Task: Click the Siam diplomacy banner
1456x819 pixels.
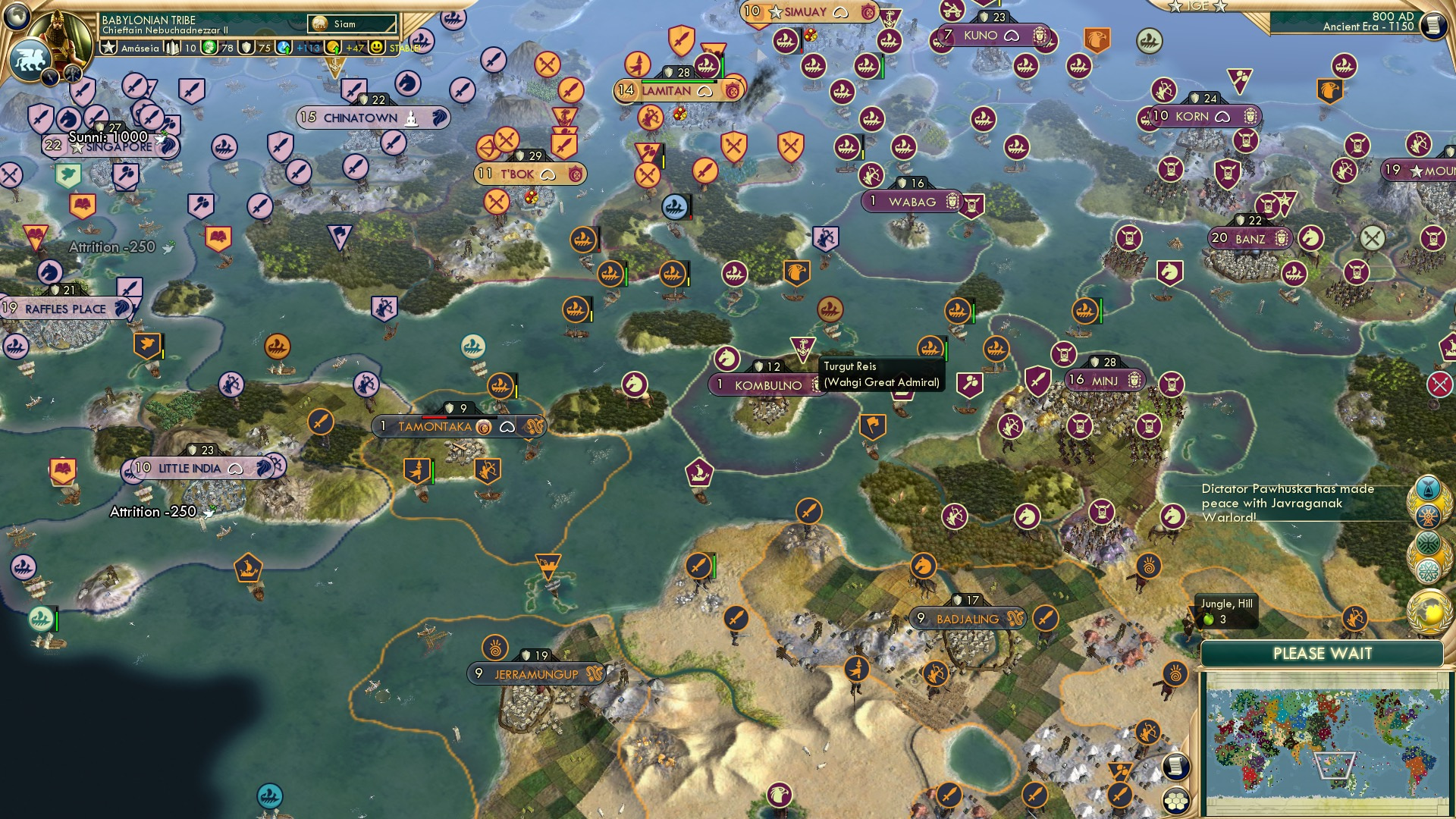Action: 353,24
